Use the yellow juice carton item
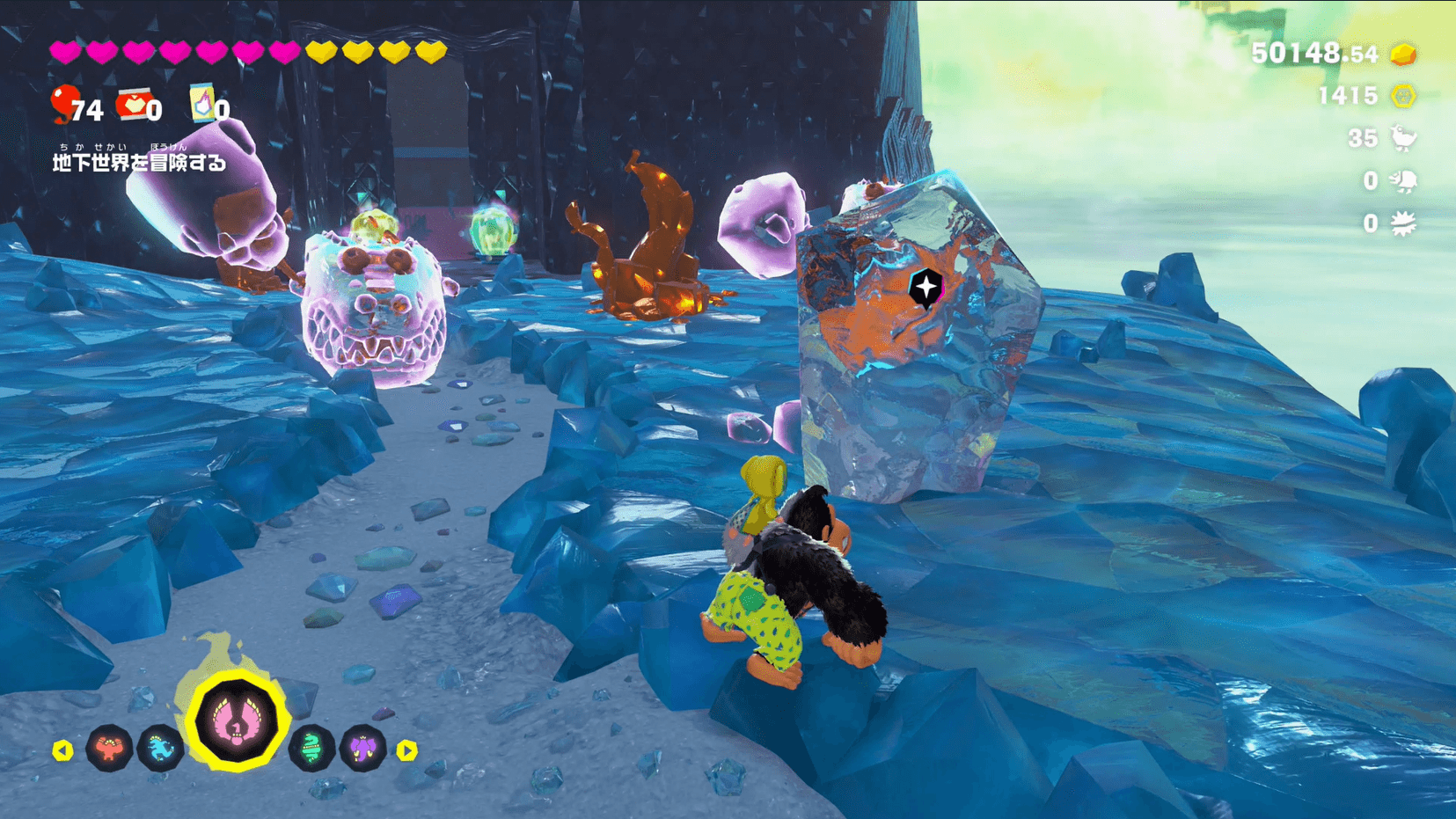1456x819 pixels. [x=201, y=105]
